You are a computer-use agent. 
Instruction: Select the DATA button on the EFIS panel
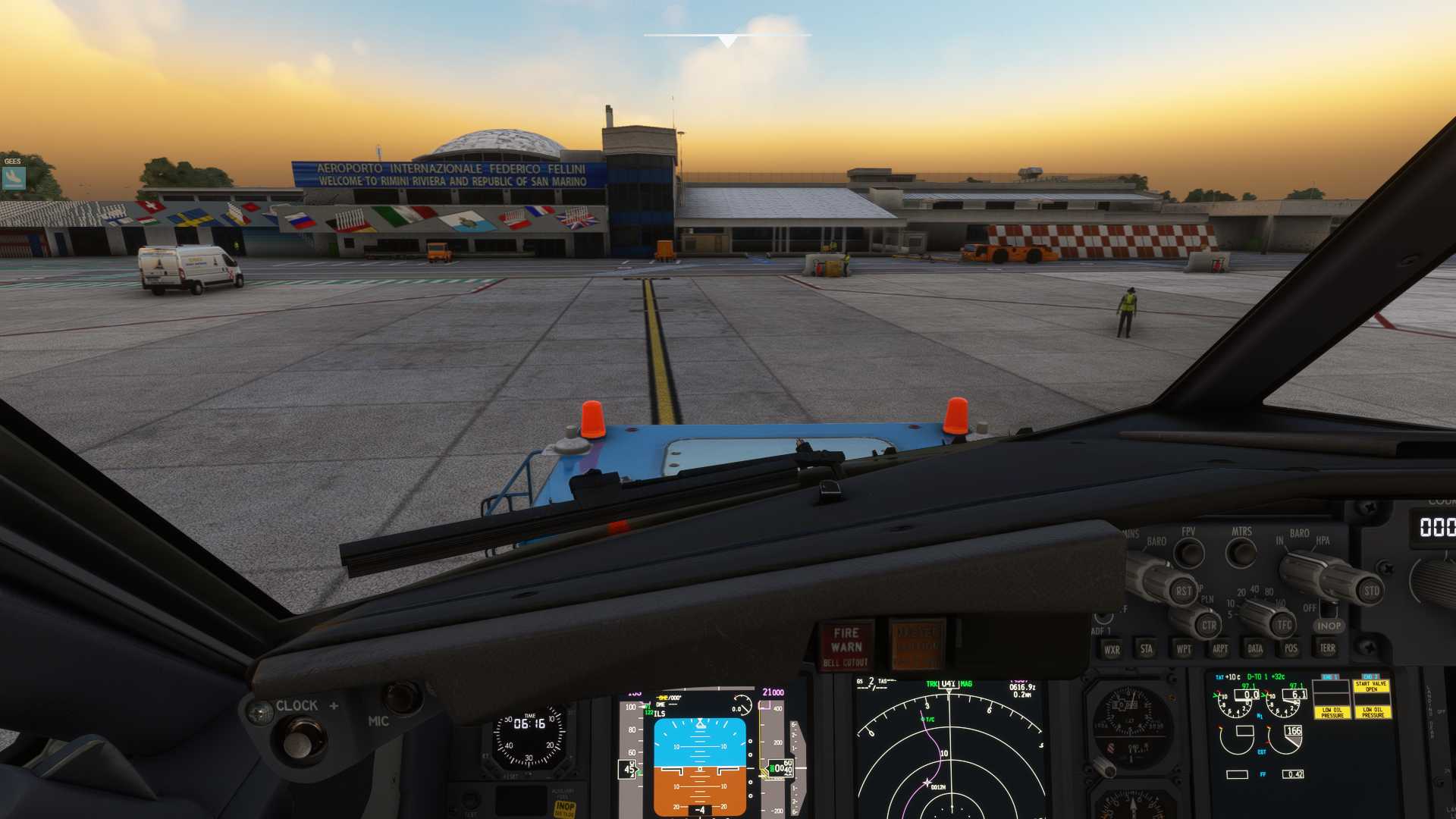[x=1255, y=649]
